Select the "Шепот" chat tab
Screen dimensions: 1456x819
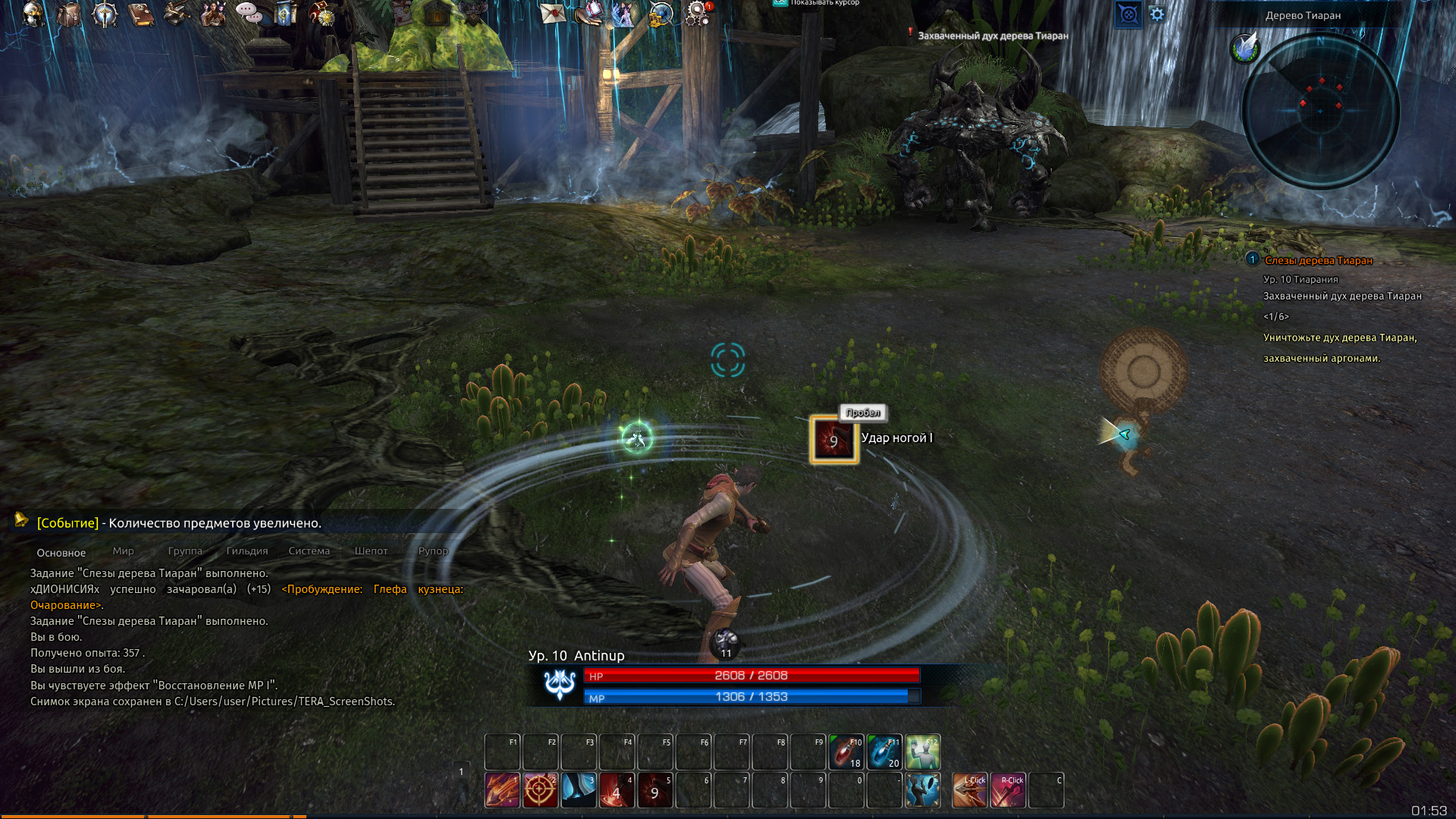tap(371, 551)
